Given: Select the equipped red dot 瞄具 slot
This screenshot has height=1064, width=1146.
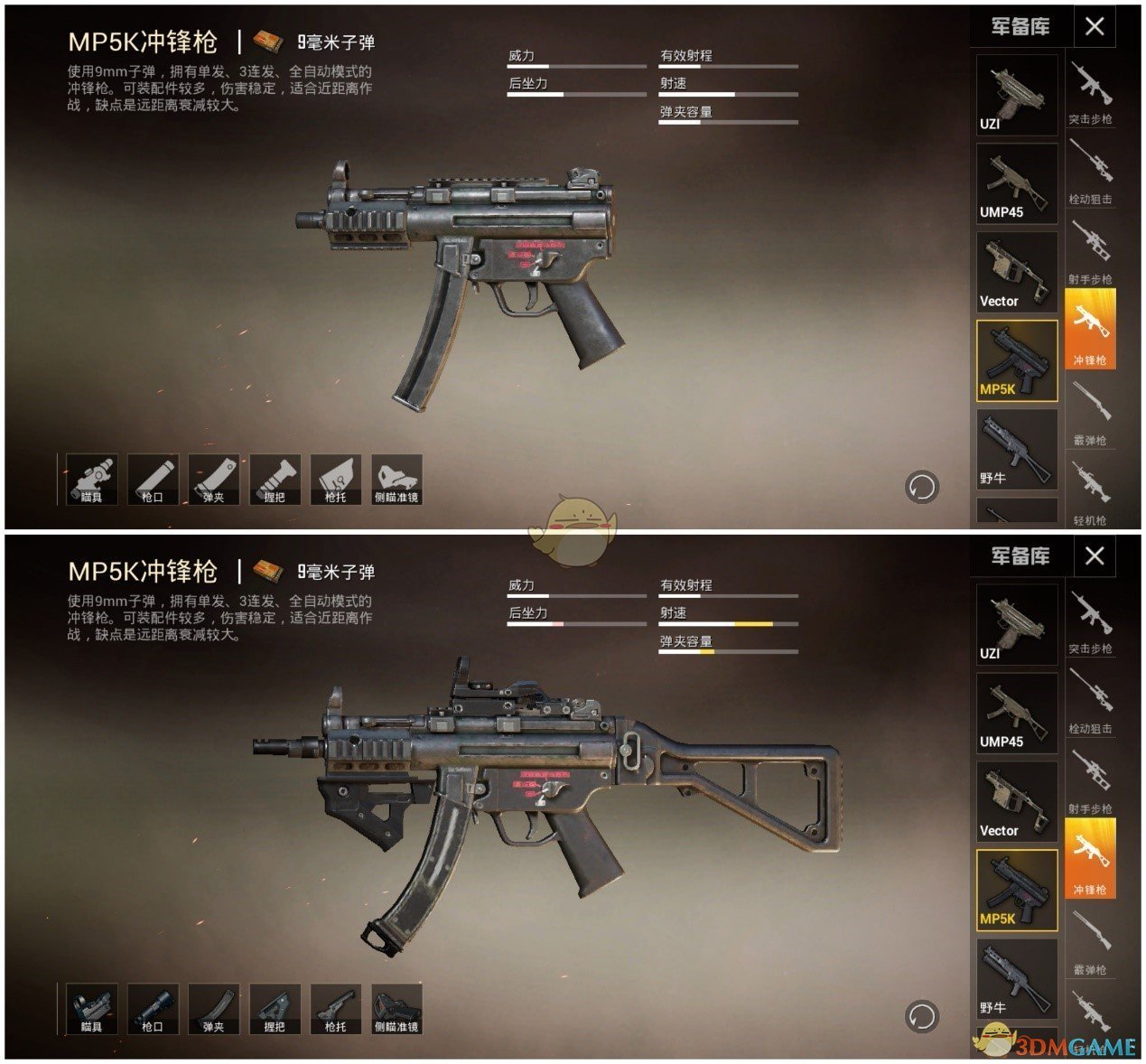Looking at the screenshot, I should [x=92, y=1008].
